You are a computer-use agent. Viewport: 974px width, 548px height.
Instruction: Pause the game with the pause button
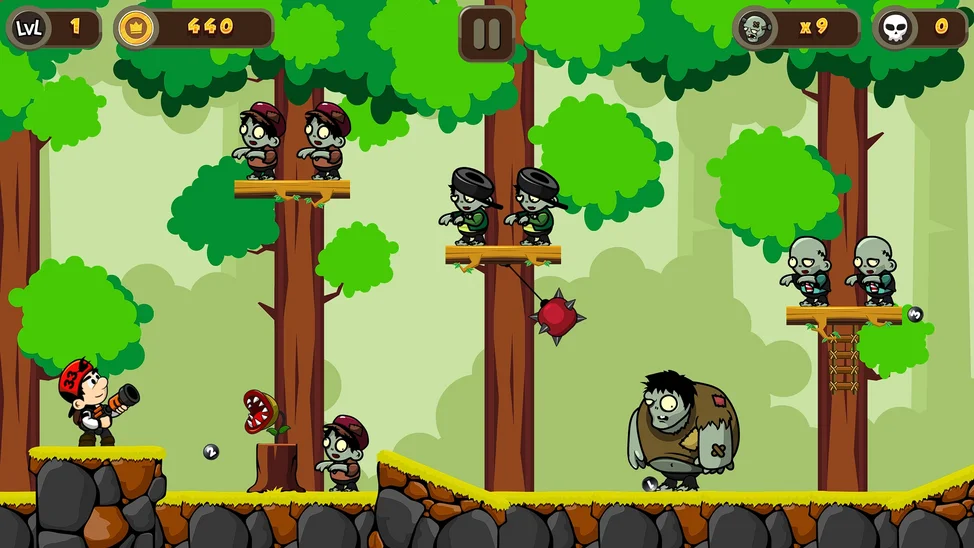[x=486, y=33]
